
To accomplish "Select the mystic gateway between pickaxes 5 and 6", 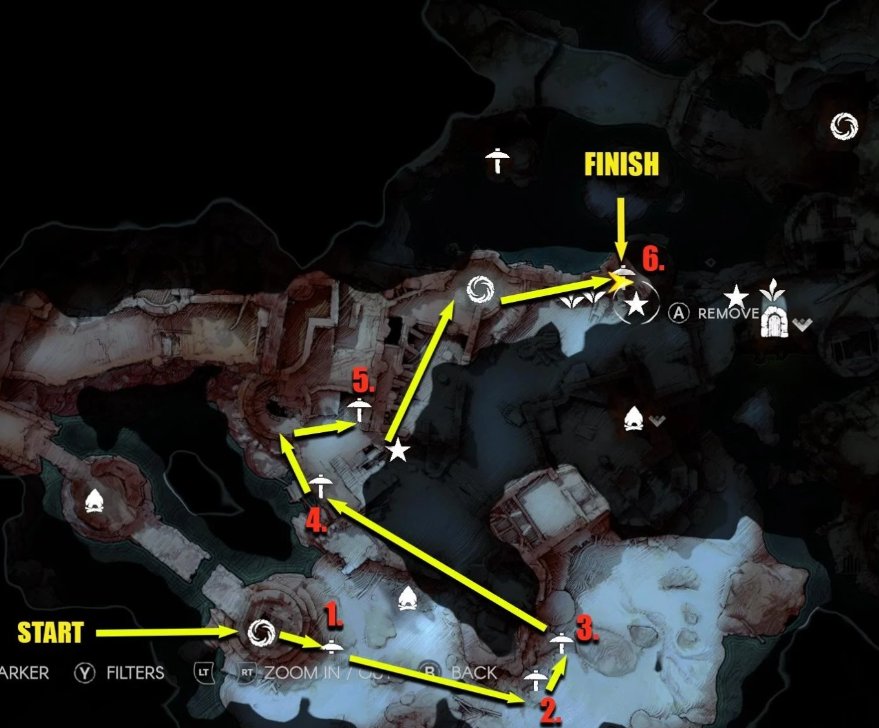I will (477, 290).
